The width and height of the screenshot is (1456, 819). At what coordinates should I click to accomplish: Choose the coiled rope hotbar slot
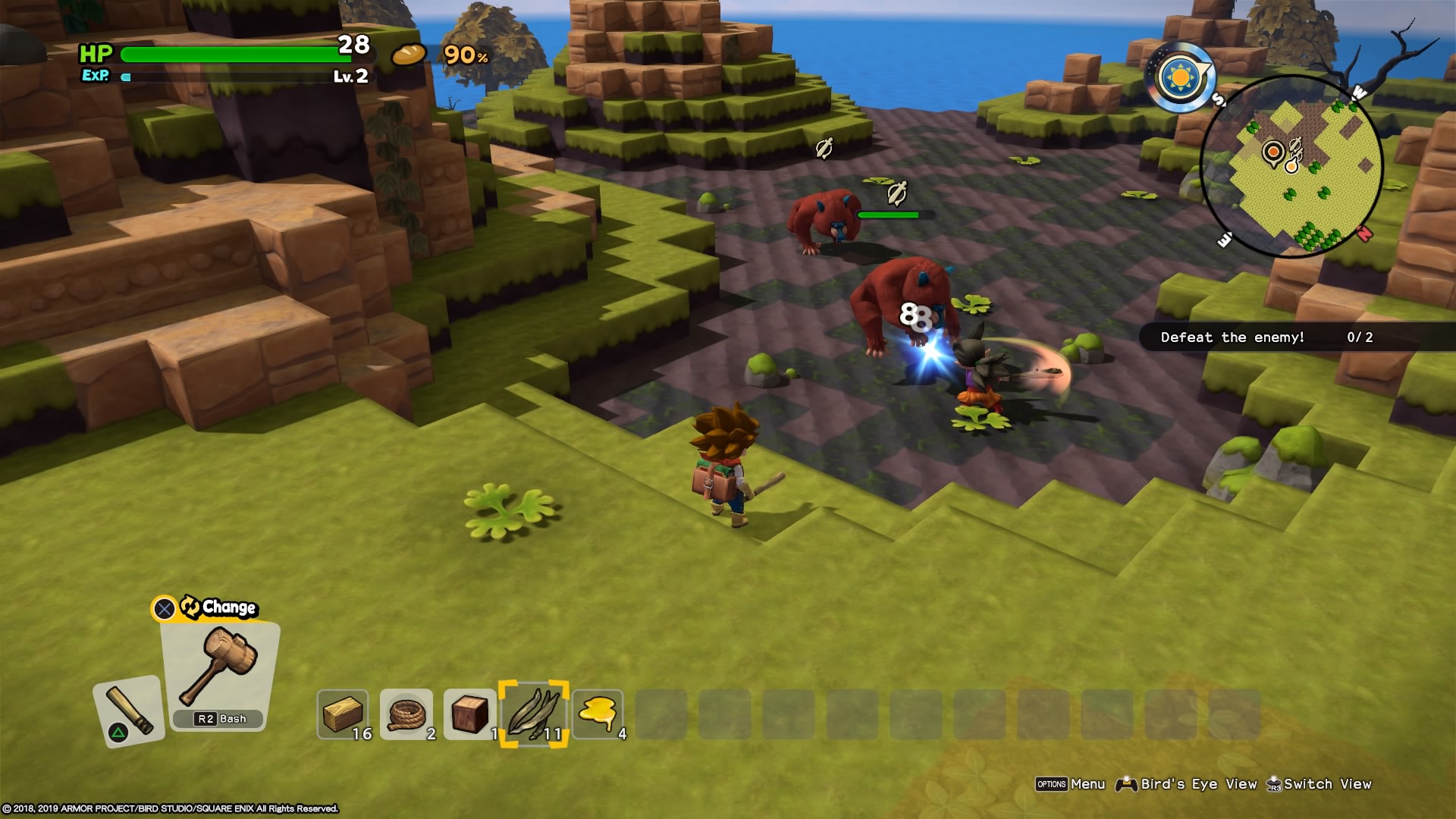pyautogui.click(x=406, y=714)
